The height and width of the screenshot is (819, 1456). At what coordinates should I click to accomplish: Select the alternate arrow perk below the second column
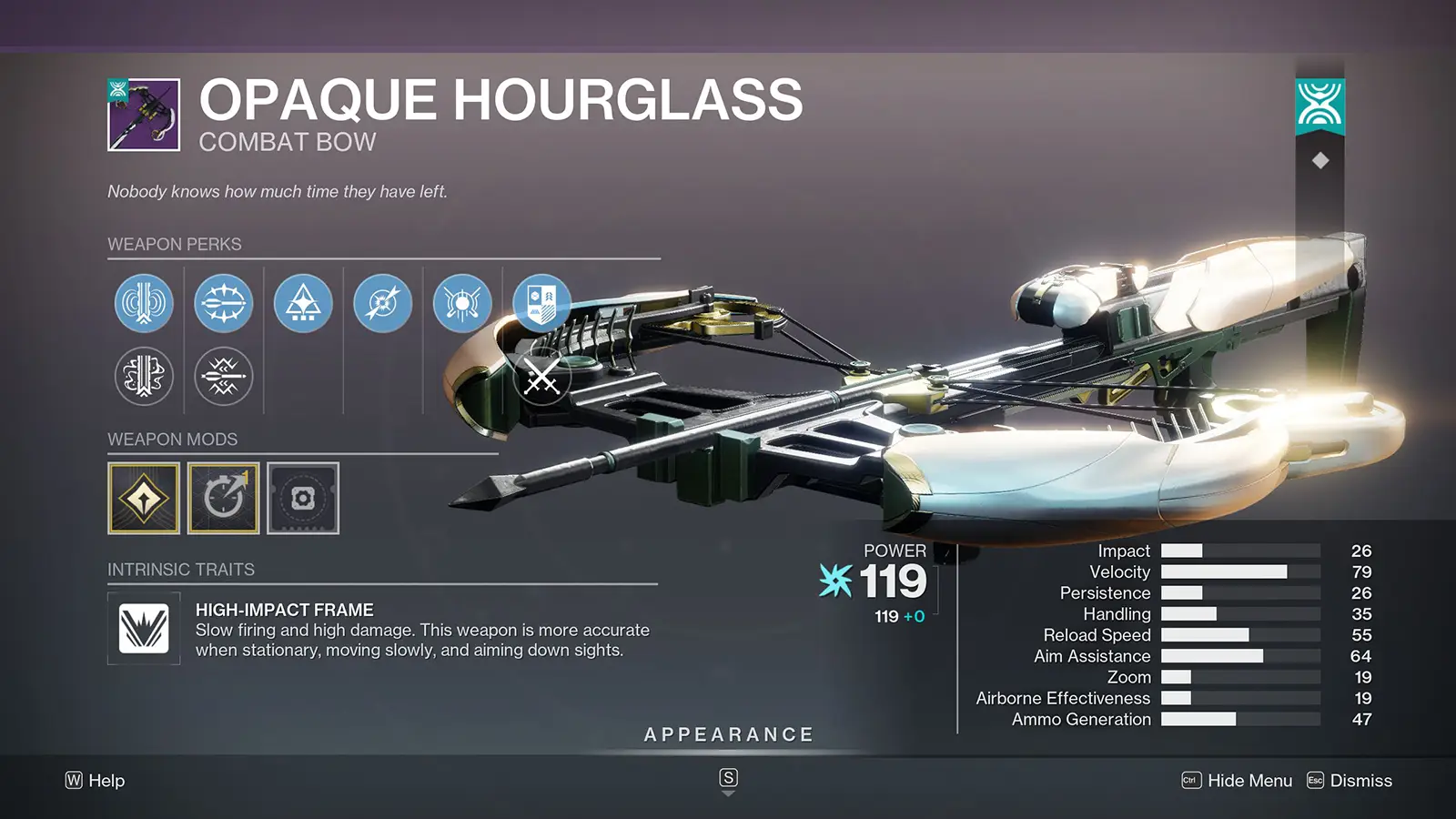point(223,378)
